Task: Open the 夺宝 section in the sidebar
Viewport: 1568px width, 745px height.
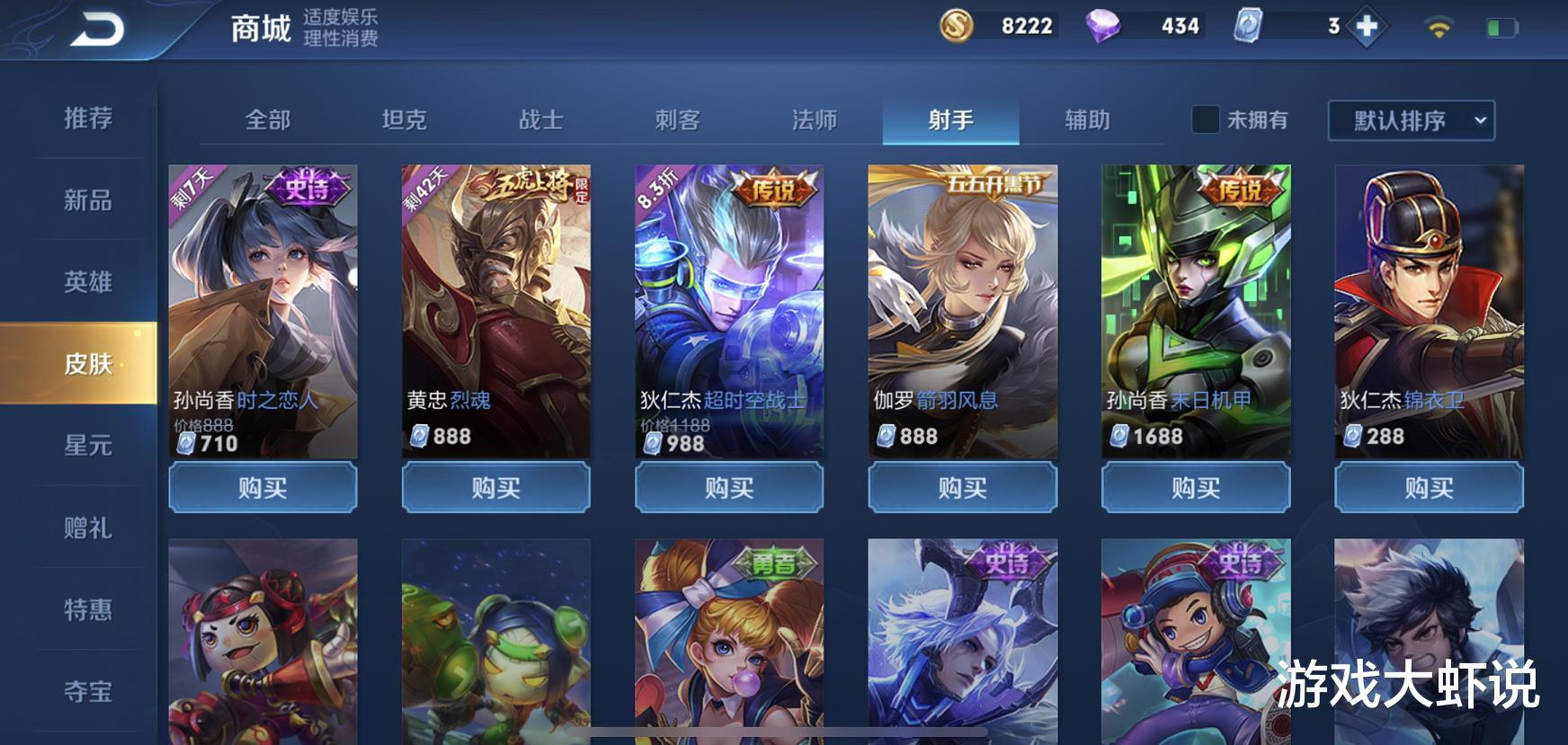Action: pos(90,692)
